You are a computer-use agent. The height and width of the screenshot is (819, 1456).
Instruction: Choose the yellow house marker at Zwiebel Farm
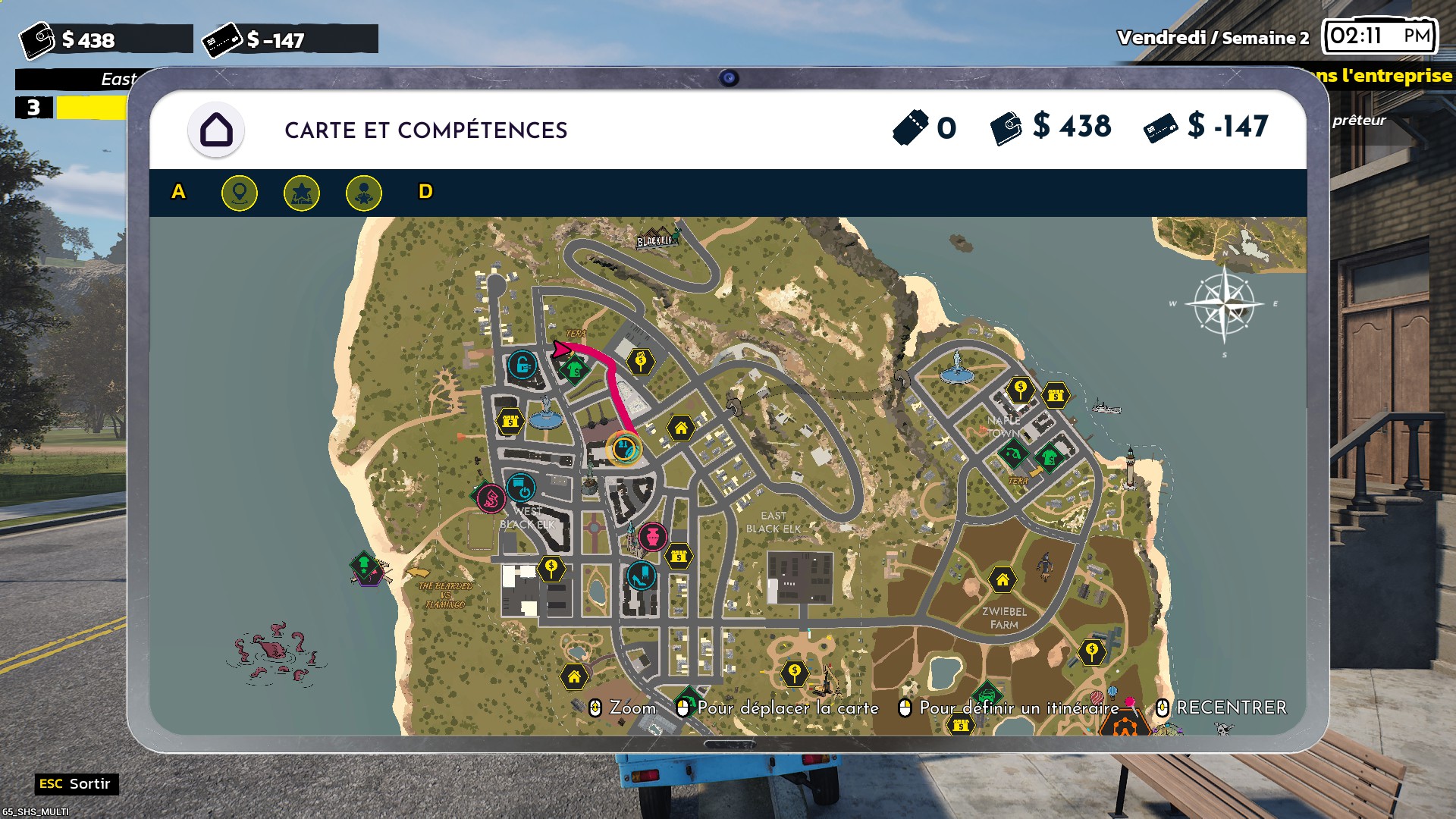1003,580
